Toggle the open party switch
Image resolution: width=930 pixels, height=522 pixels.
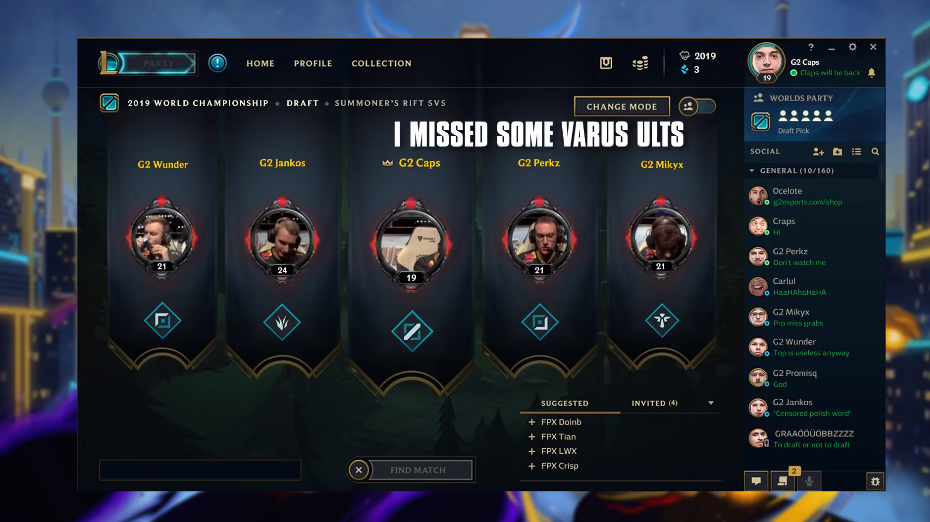(x=697, y=107)
